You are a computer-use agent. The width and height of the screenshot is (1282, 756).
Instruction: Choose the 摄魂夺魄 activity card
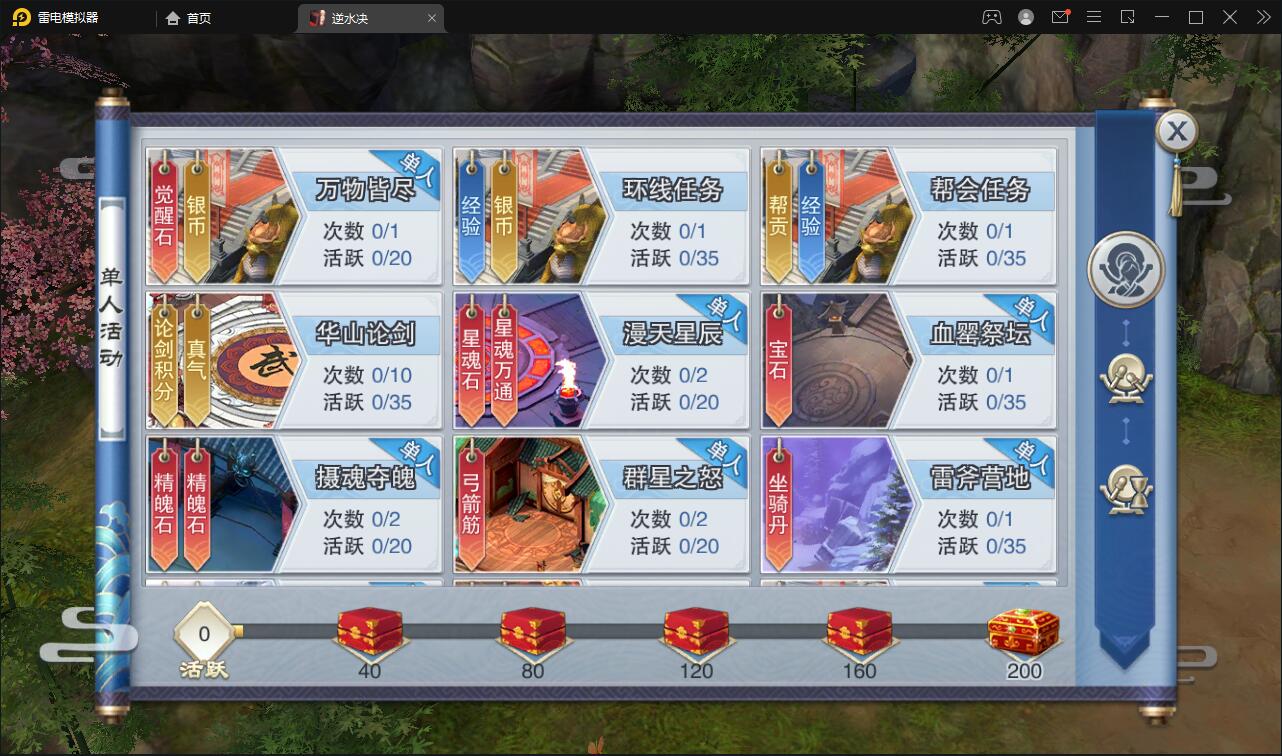coord(294,505)
